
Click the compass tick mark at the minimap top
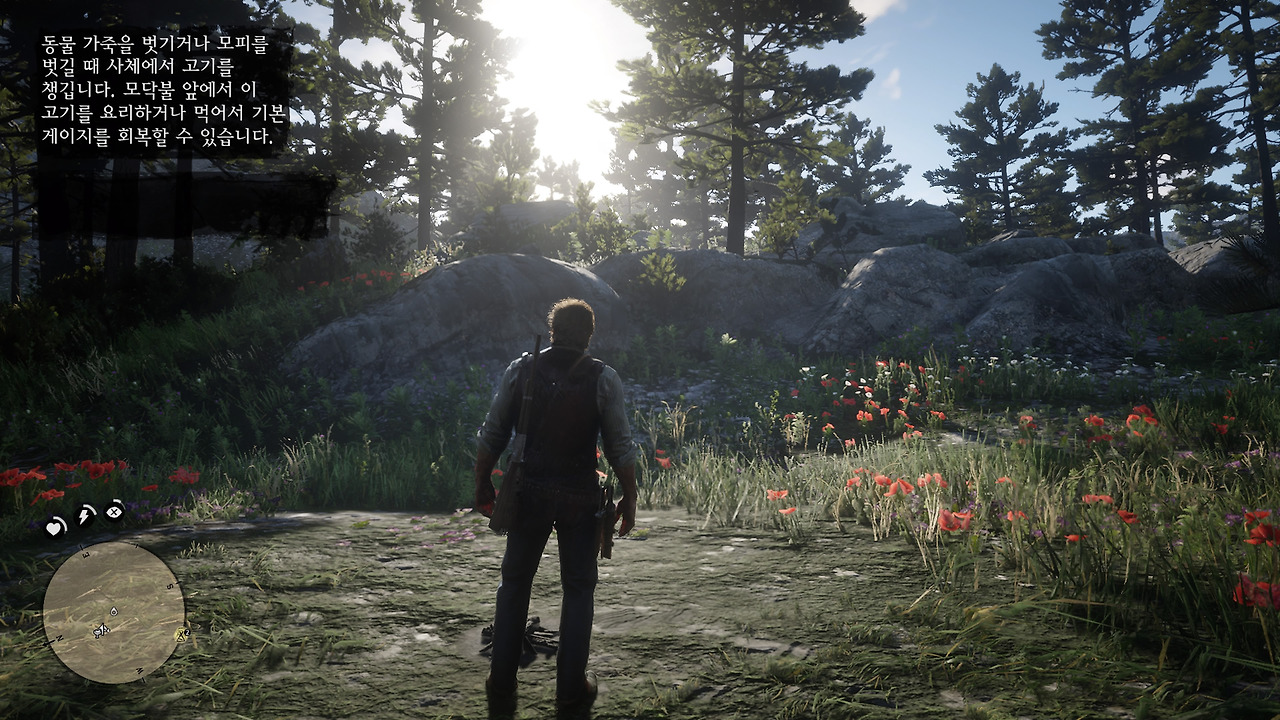click(x=137, y=546)
